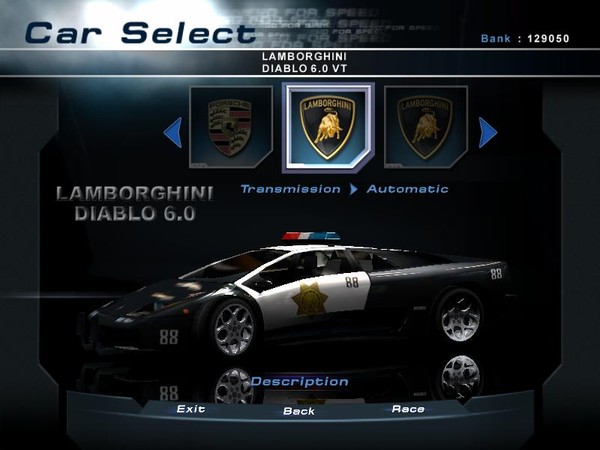Go Back to the previous menu

pos(299,411)
